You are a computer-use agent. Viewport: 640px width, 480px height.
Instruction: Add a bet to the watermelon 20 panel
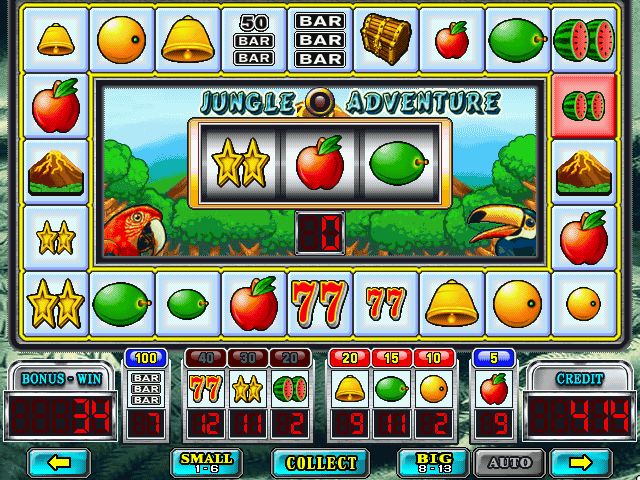(x=289, y=387)
